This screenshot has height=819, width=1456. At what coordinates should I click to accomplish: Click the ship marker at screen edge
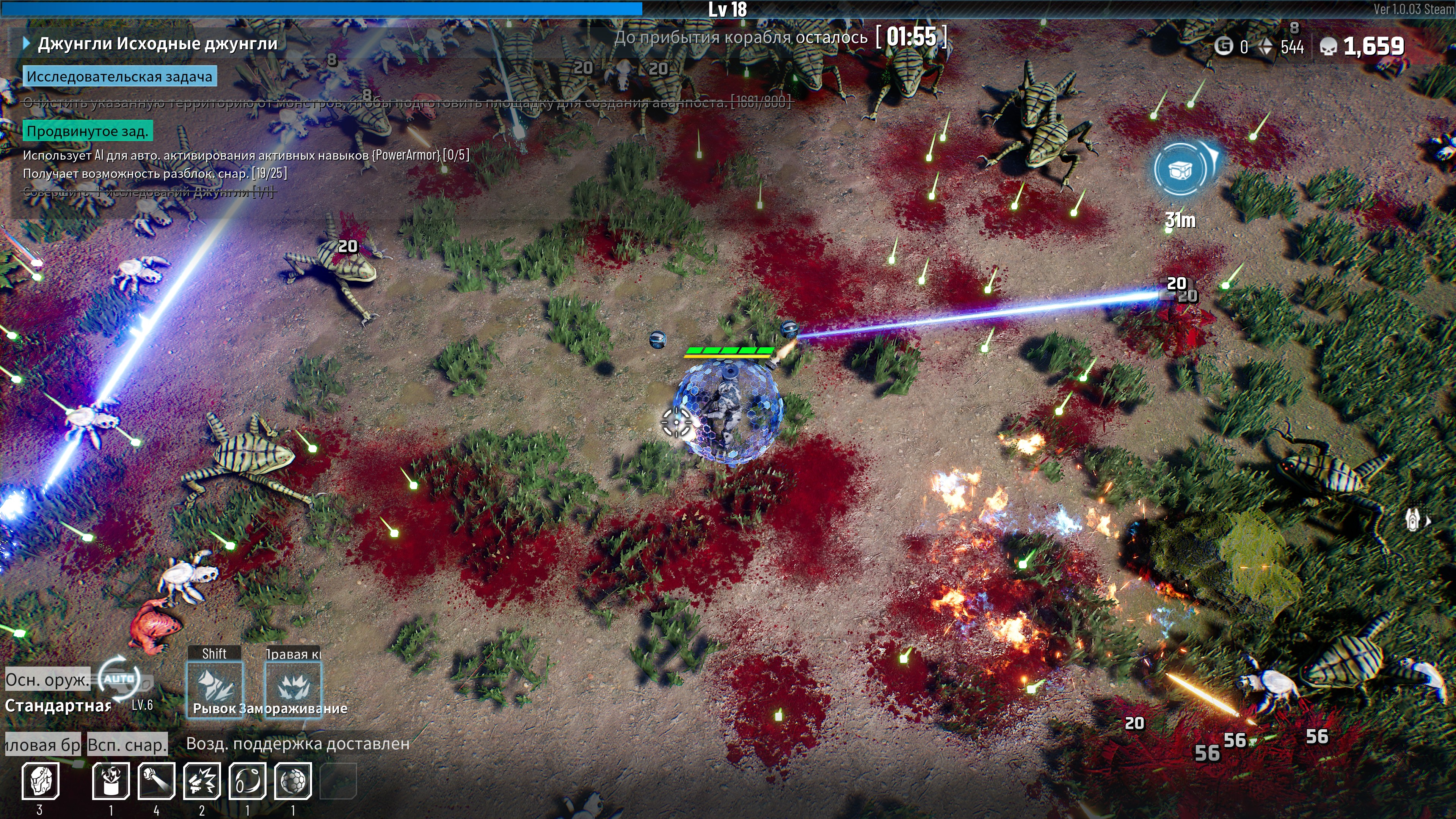coord(1413,519)
